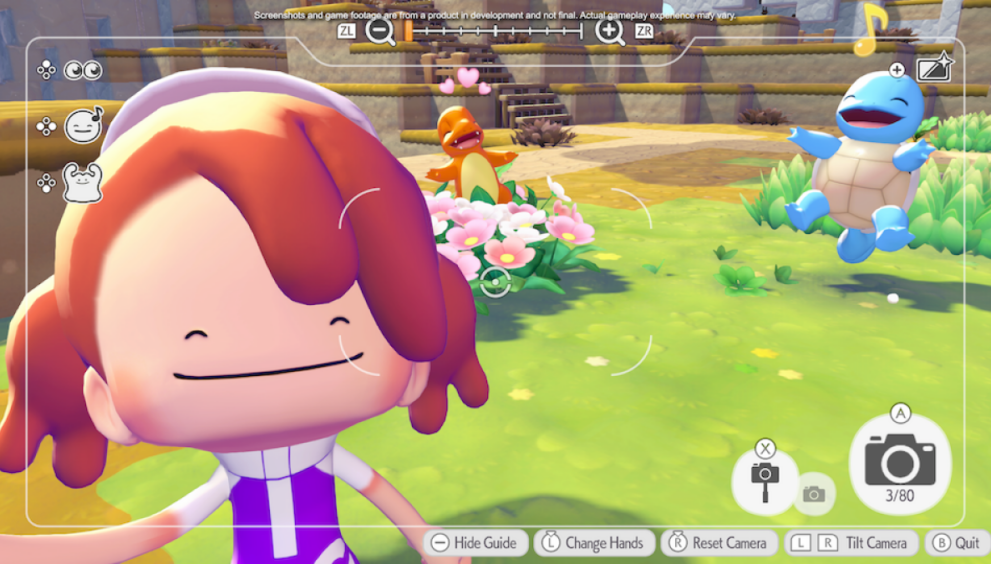Select the small grey camera icon
Screen dimensions: 991x564
click(x=814, y=494)
